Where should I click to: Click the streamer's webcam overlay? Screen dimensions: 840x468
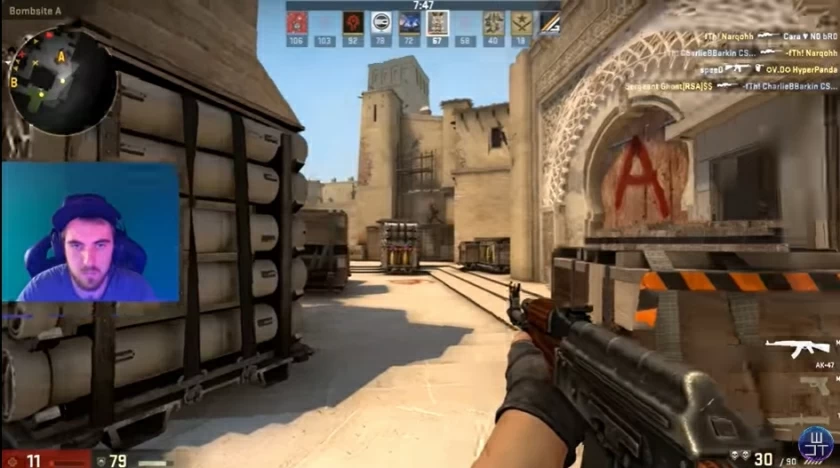90,232
